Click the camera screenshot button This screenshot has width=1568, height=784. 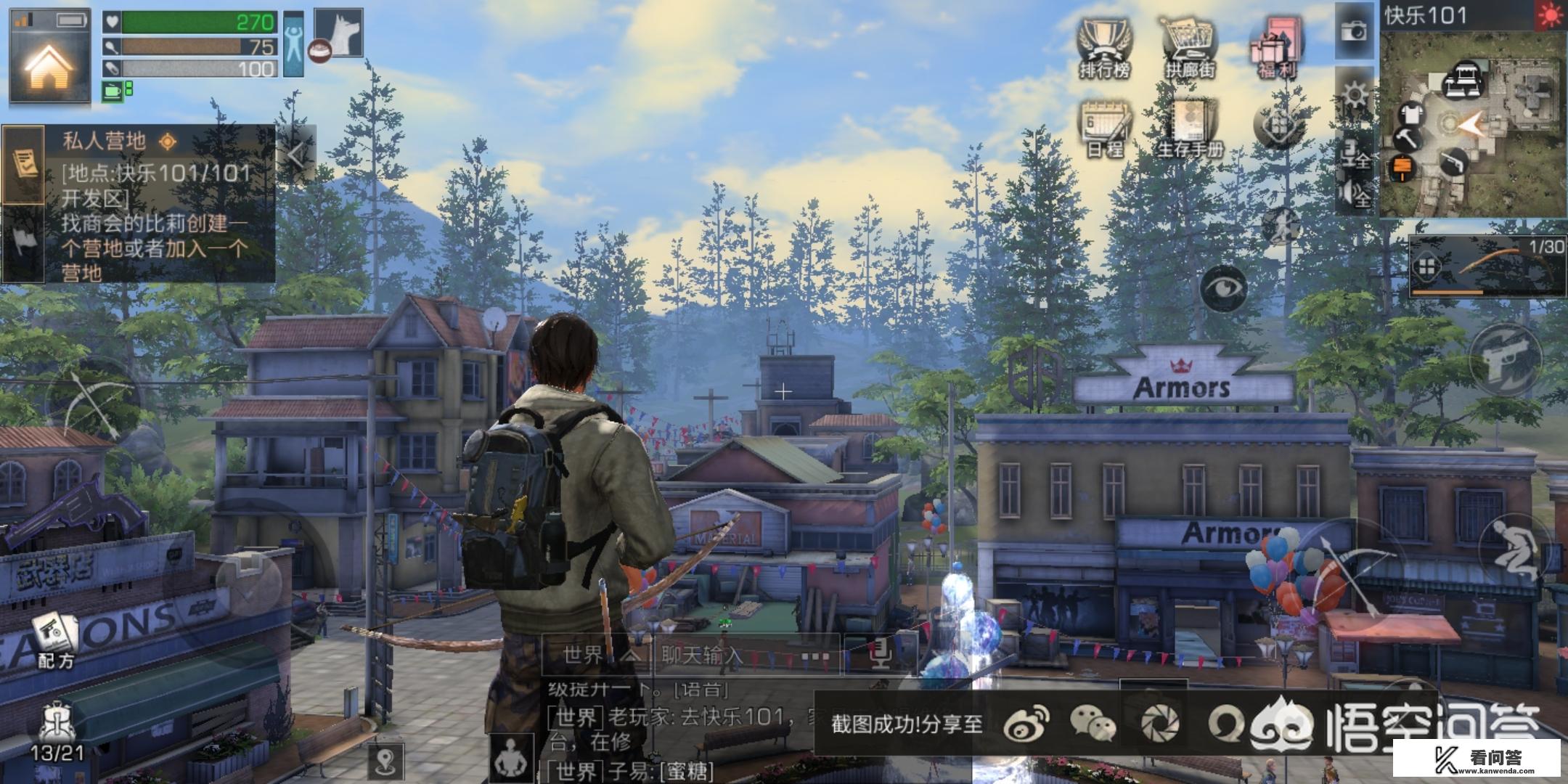coord(1354,30)
